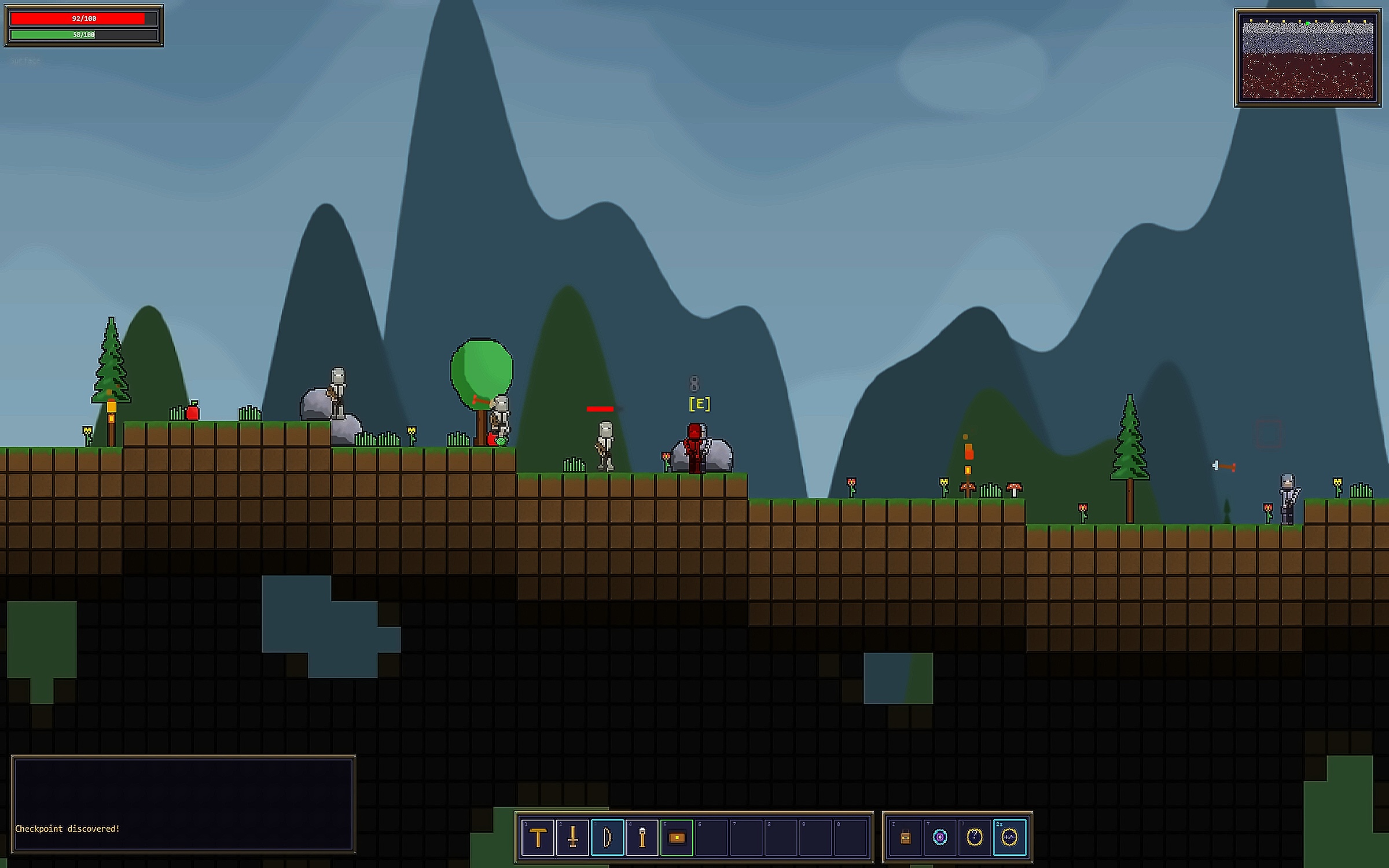Equip the sword in slot 2
1389x868 pixels.
click(572, 837)
